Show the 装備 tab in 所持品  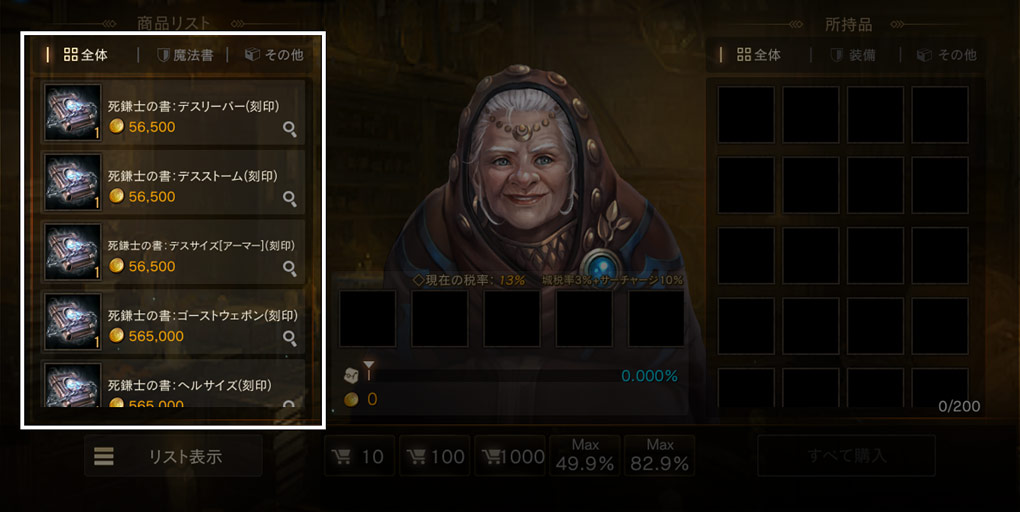click(x=854, y=55)
